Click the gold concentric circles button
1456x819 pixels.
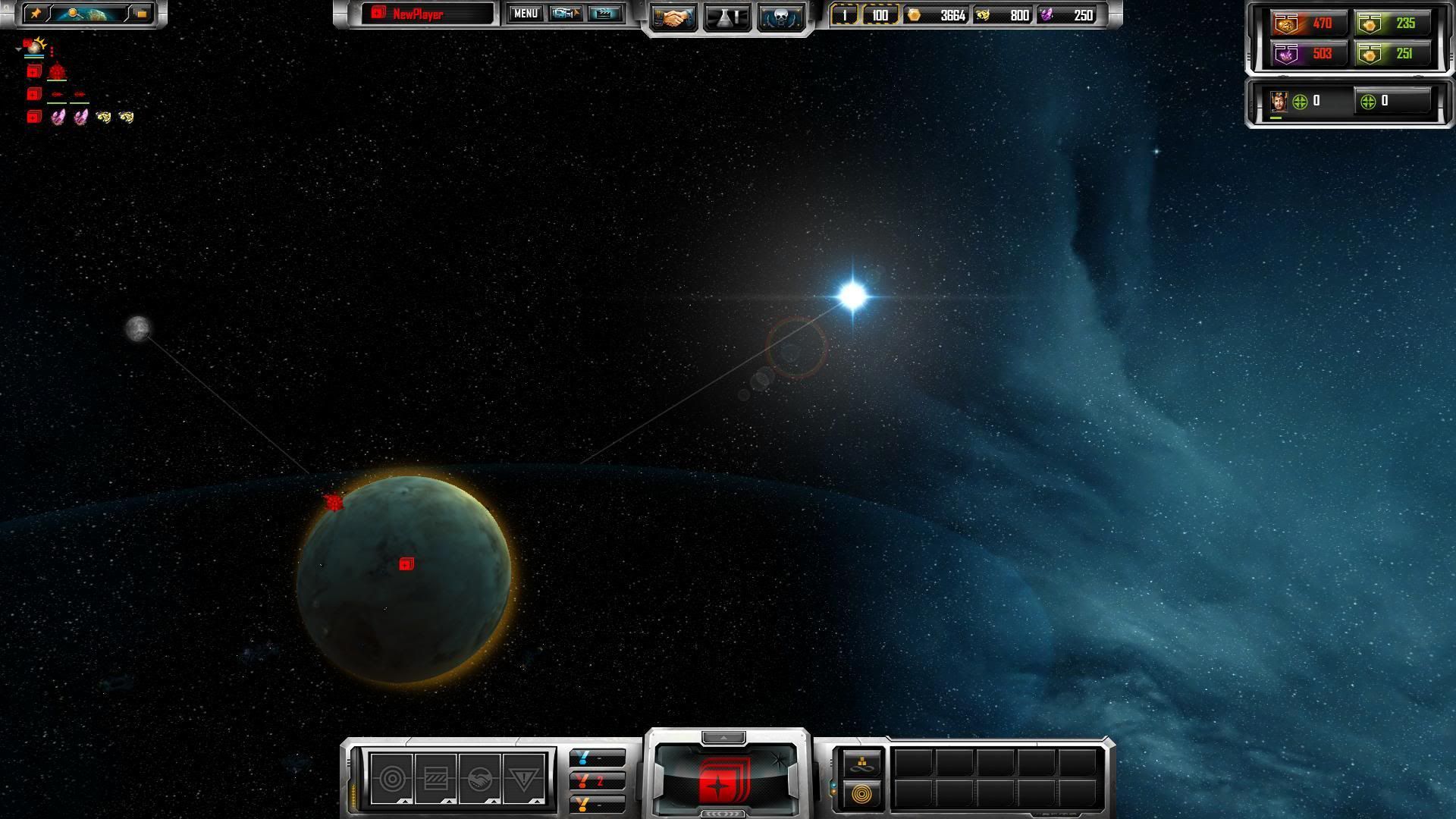click(x=861, y=794)
